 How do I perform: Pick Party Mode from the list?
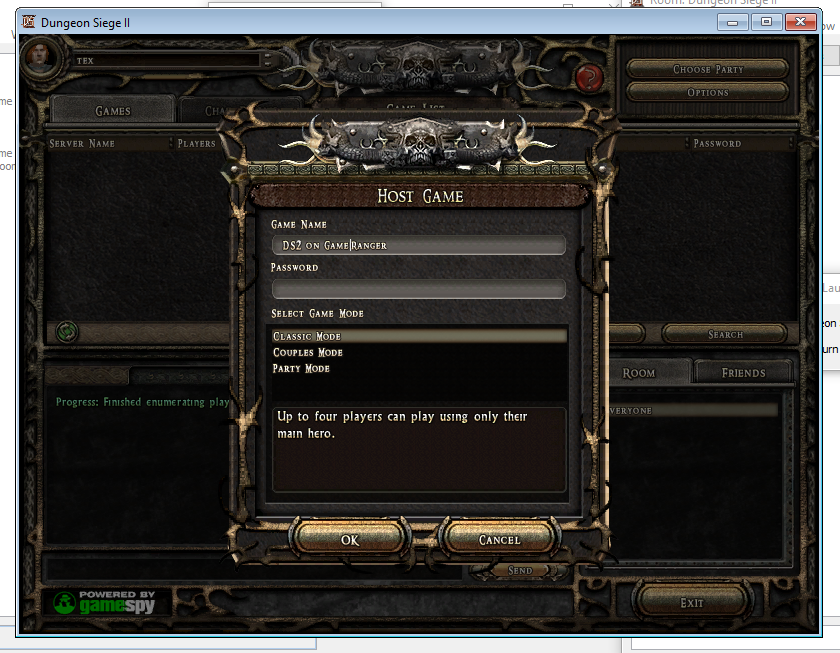pyautogui.click(x=301, y=369)
